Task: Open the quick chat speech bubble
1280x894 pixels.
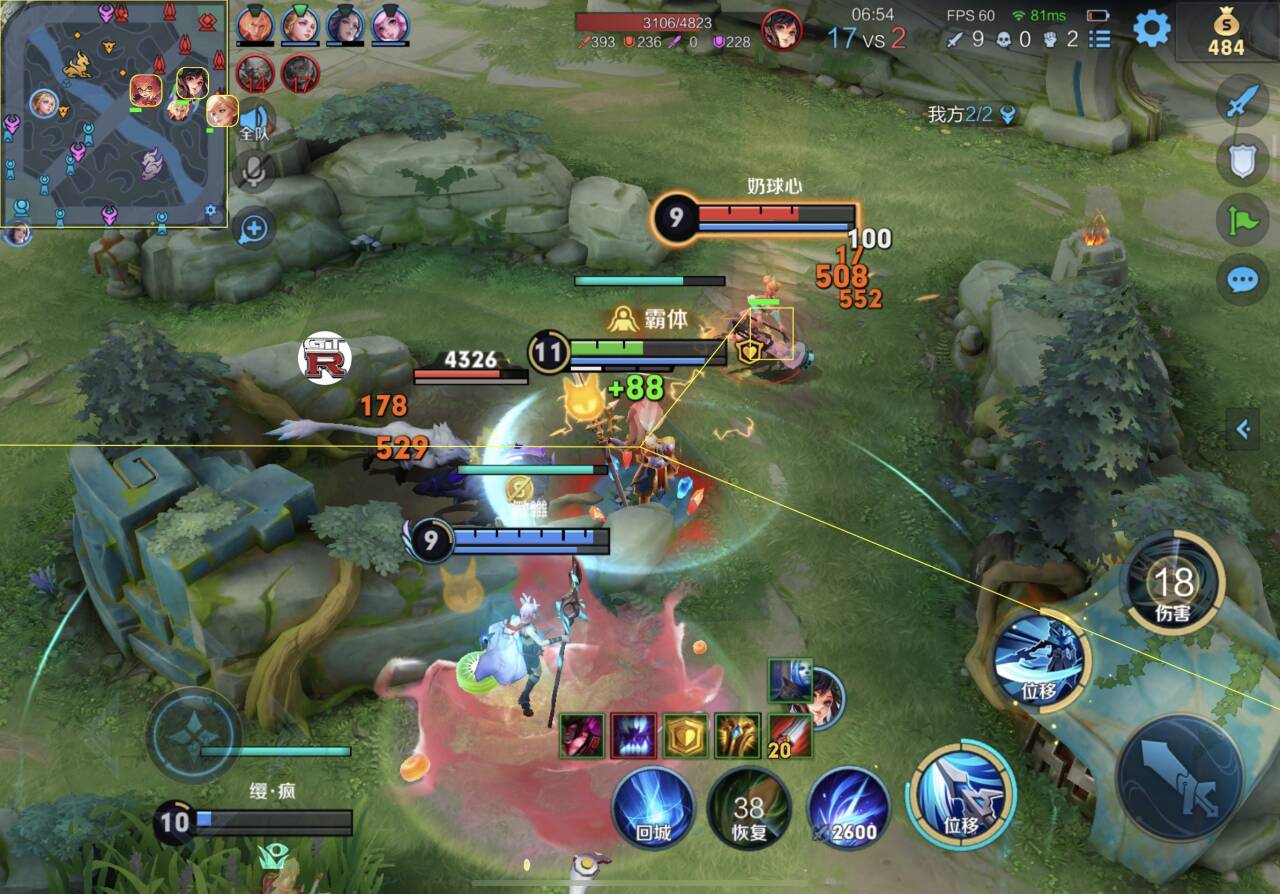Action: click(x=1242, y=280)
